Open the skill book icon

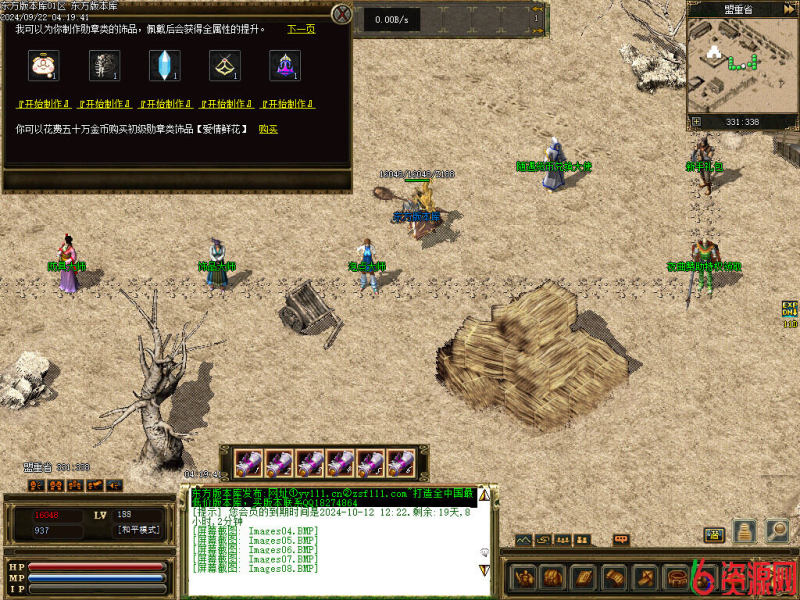click(582, 577)
